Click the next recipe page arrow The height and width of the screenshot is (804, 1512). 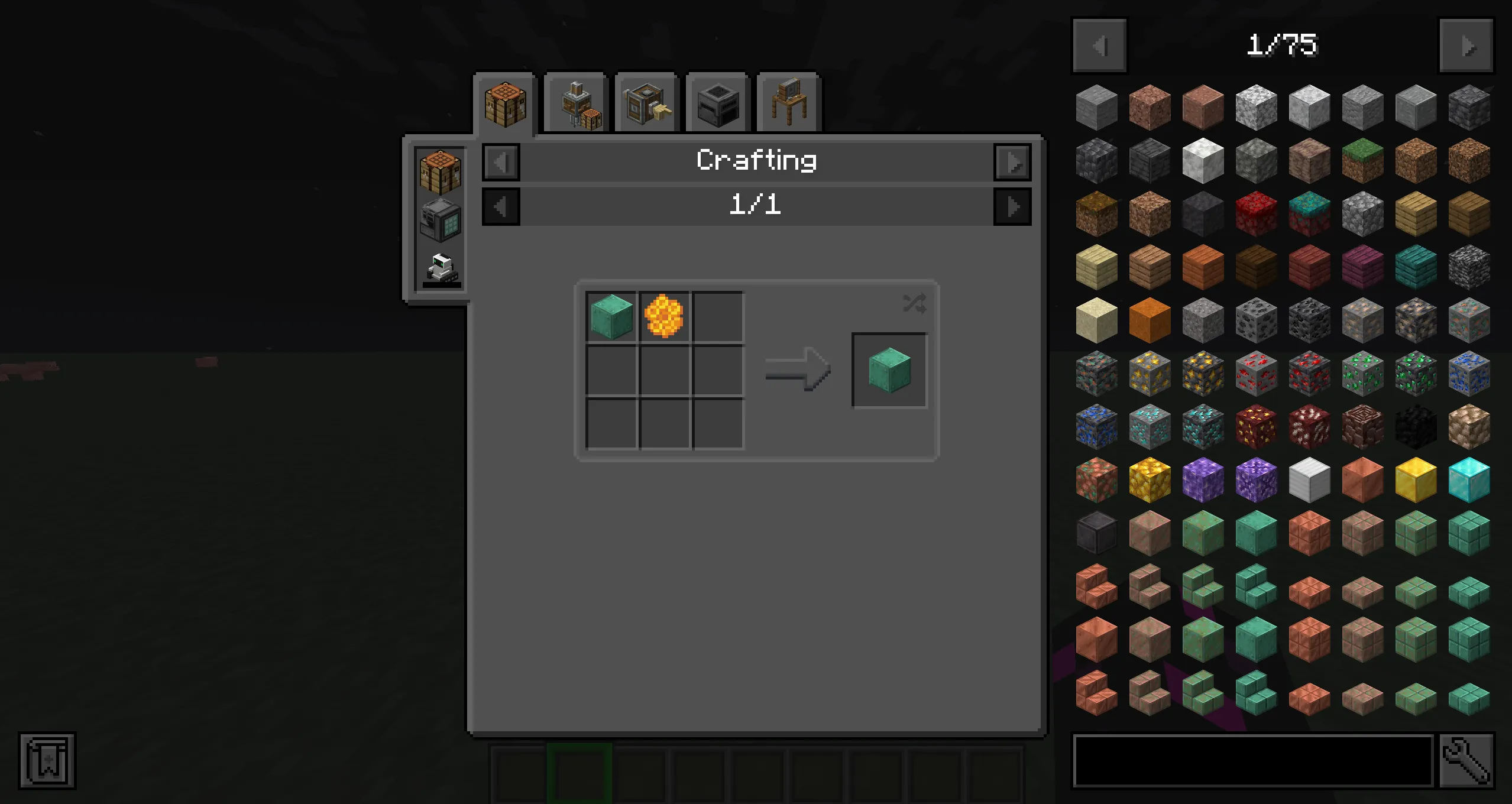(x=1014, y=206)
